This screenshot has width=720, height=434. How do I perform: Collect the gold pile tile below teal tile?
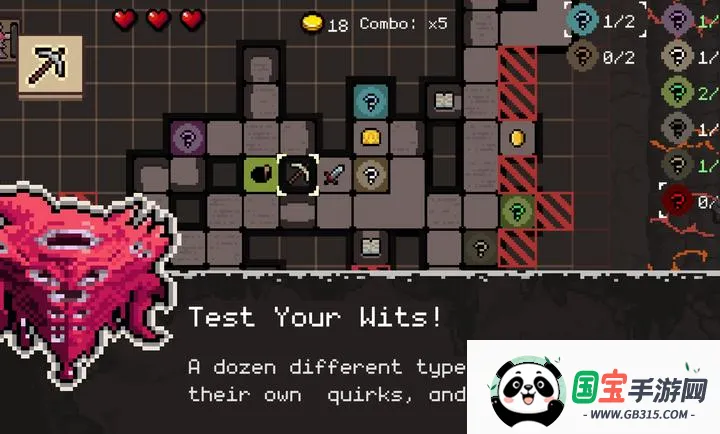pos(371,137)
